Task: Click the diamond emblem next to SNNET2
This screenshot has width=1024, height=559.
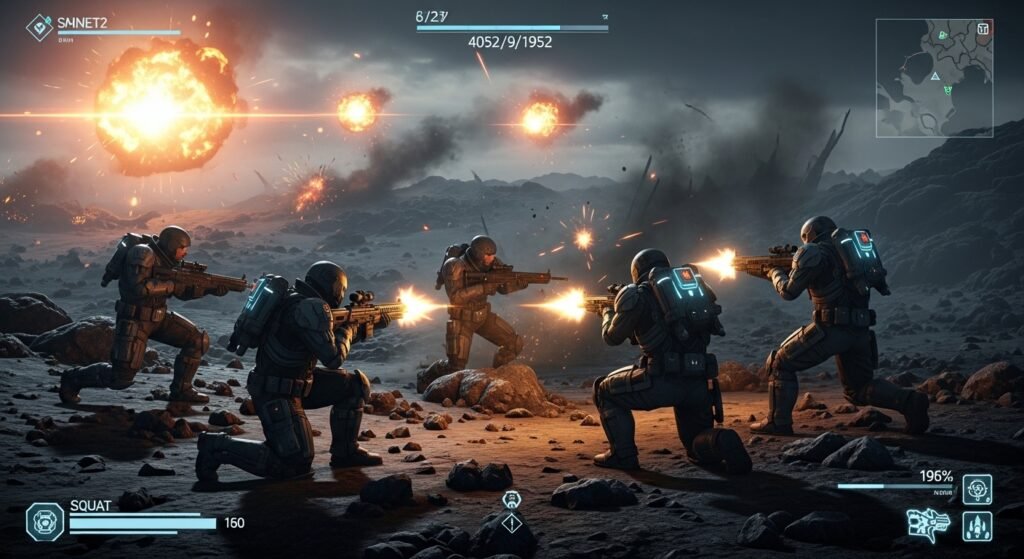Action: coord(39,27)
